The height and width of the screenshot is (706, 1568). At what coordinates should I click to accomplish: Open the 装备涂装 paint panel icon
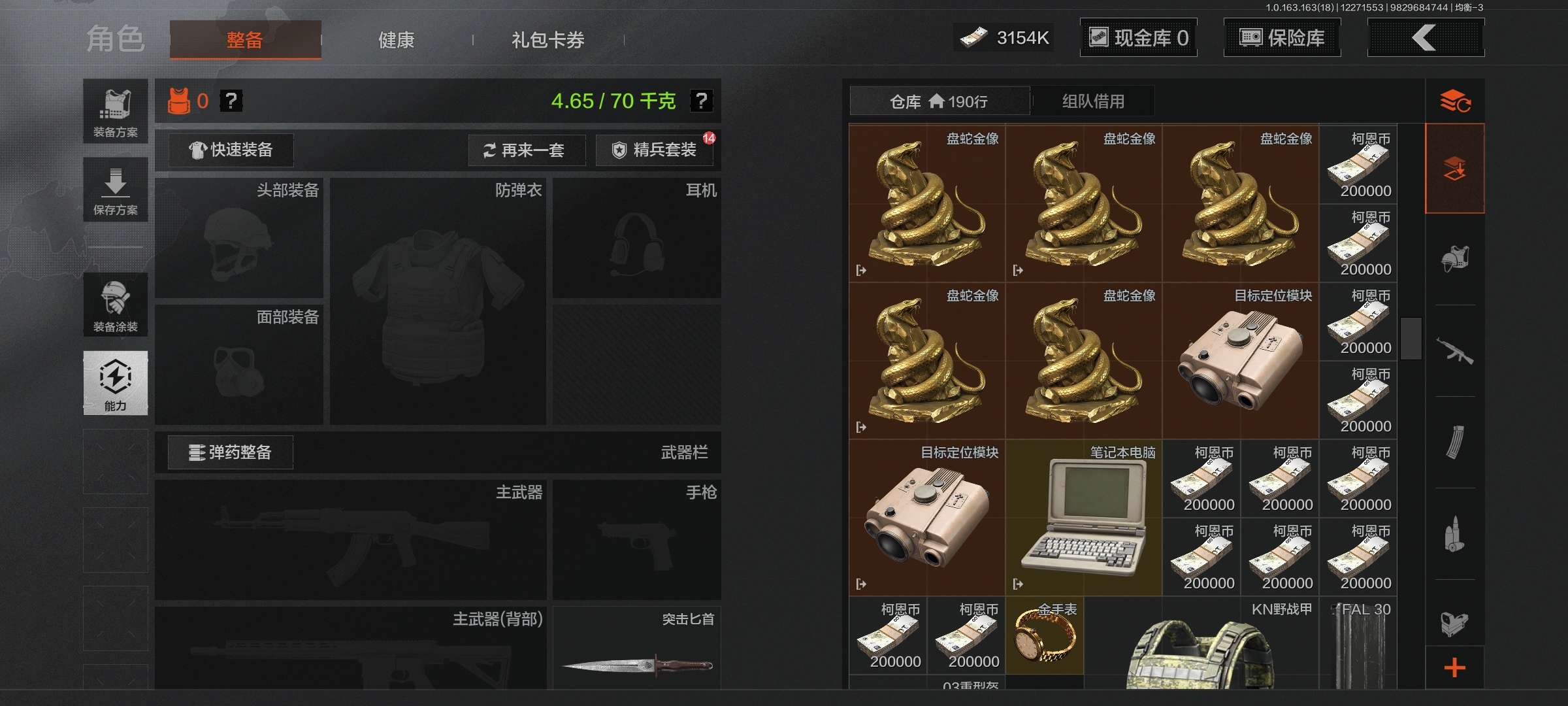point(115,305)
